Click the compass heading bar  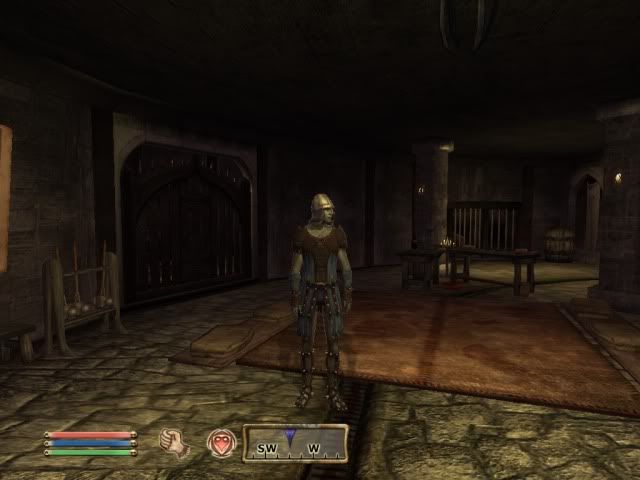296,443
